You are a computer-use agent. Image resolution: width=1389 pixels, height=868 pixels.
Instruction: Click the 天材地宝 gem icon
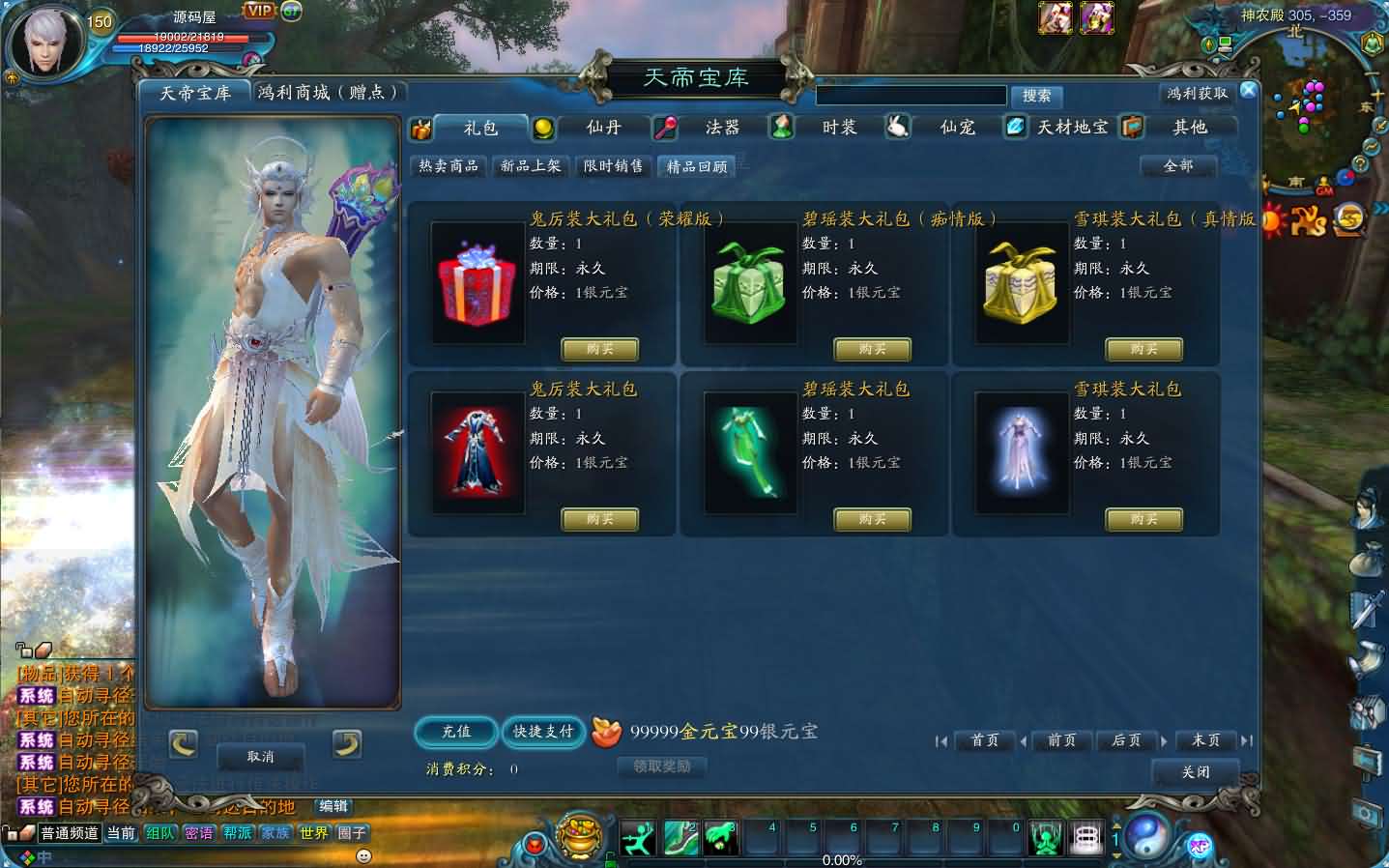click(1014, 126)
